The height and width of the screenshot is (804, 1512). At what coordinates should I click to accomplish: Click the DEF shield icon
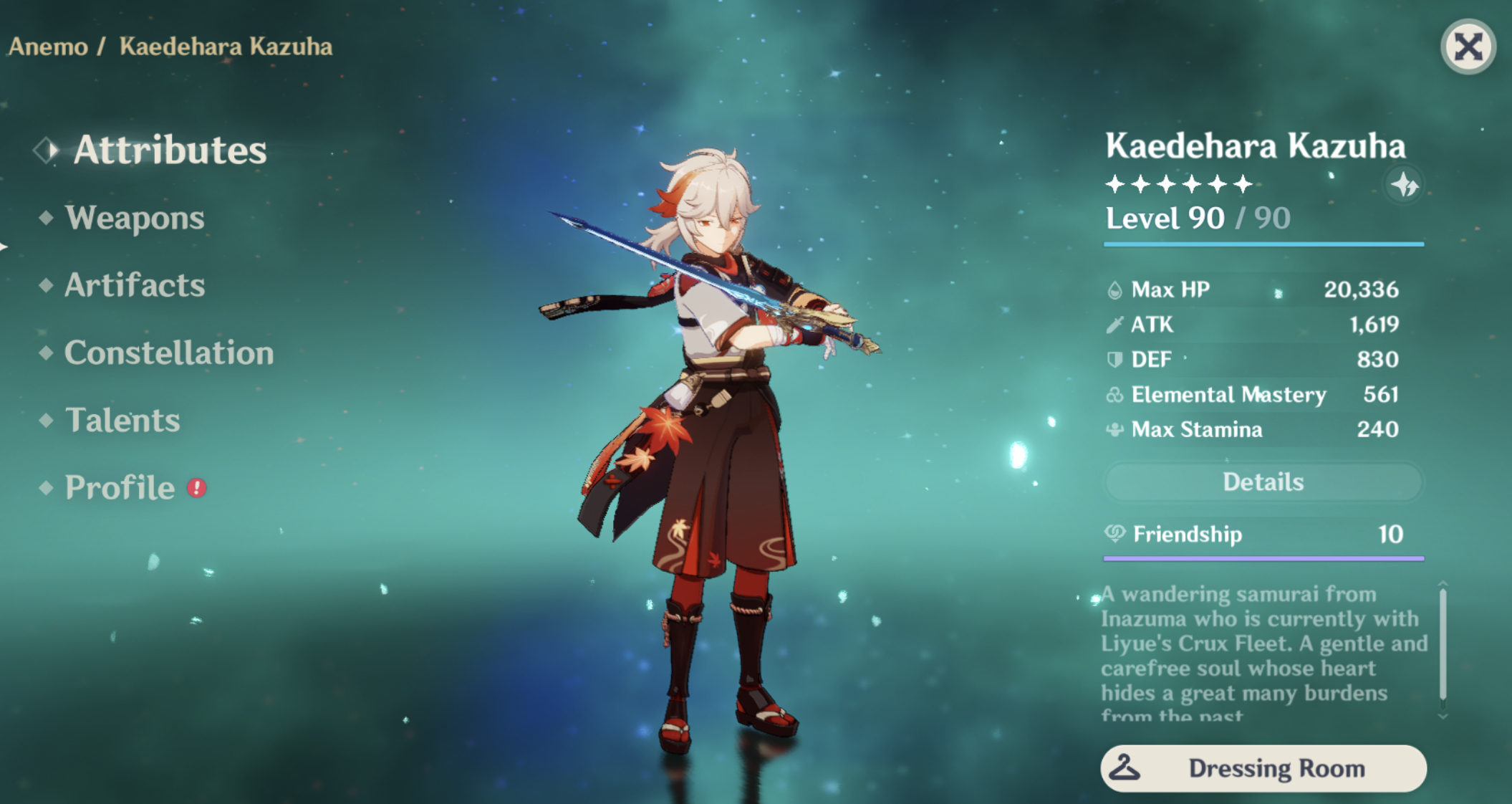pos(1114,359)
